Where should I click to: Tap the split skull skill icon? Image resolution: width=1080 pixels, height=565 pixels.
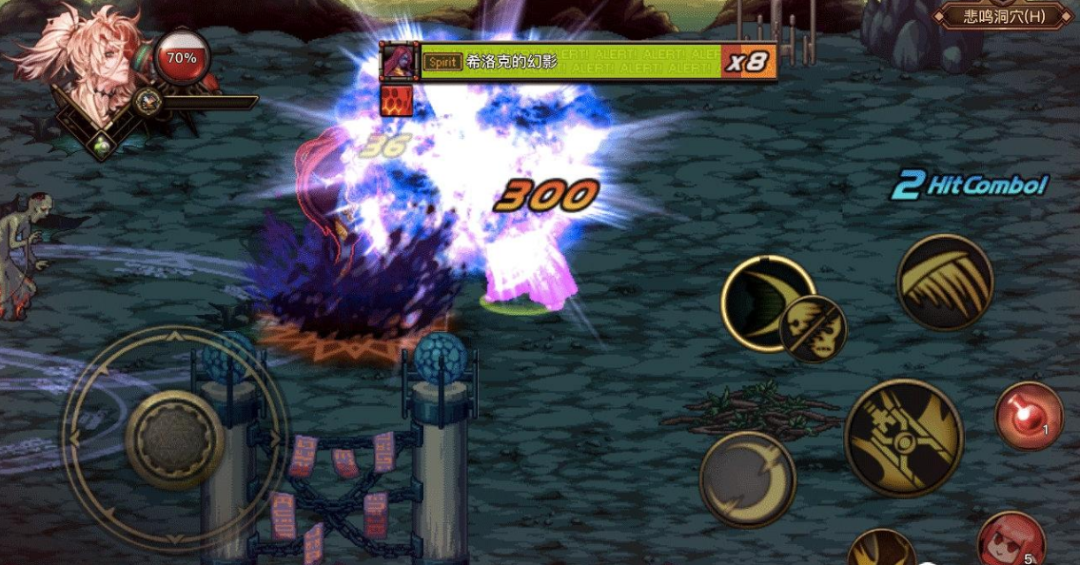813,329
